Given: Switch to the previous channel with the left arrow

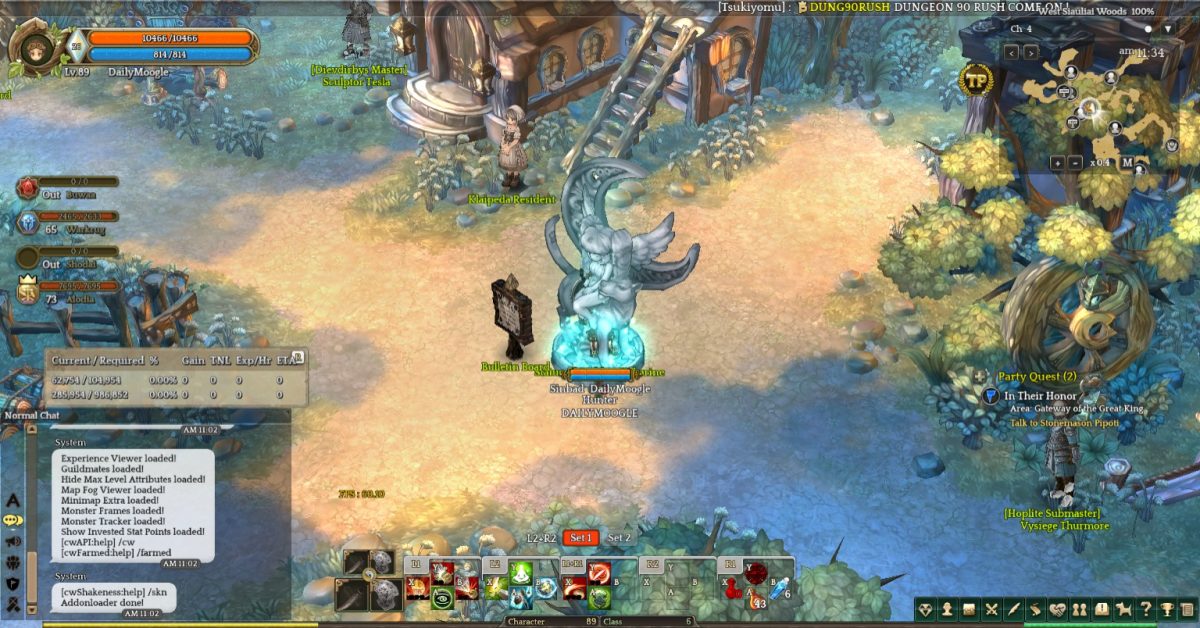Looking at the screenshot, I should pyautogui.click(x=1009, y=52).
